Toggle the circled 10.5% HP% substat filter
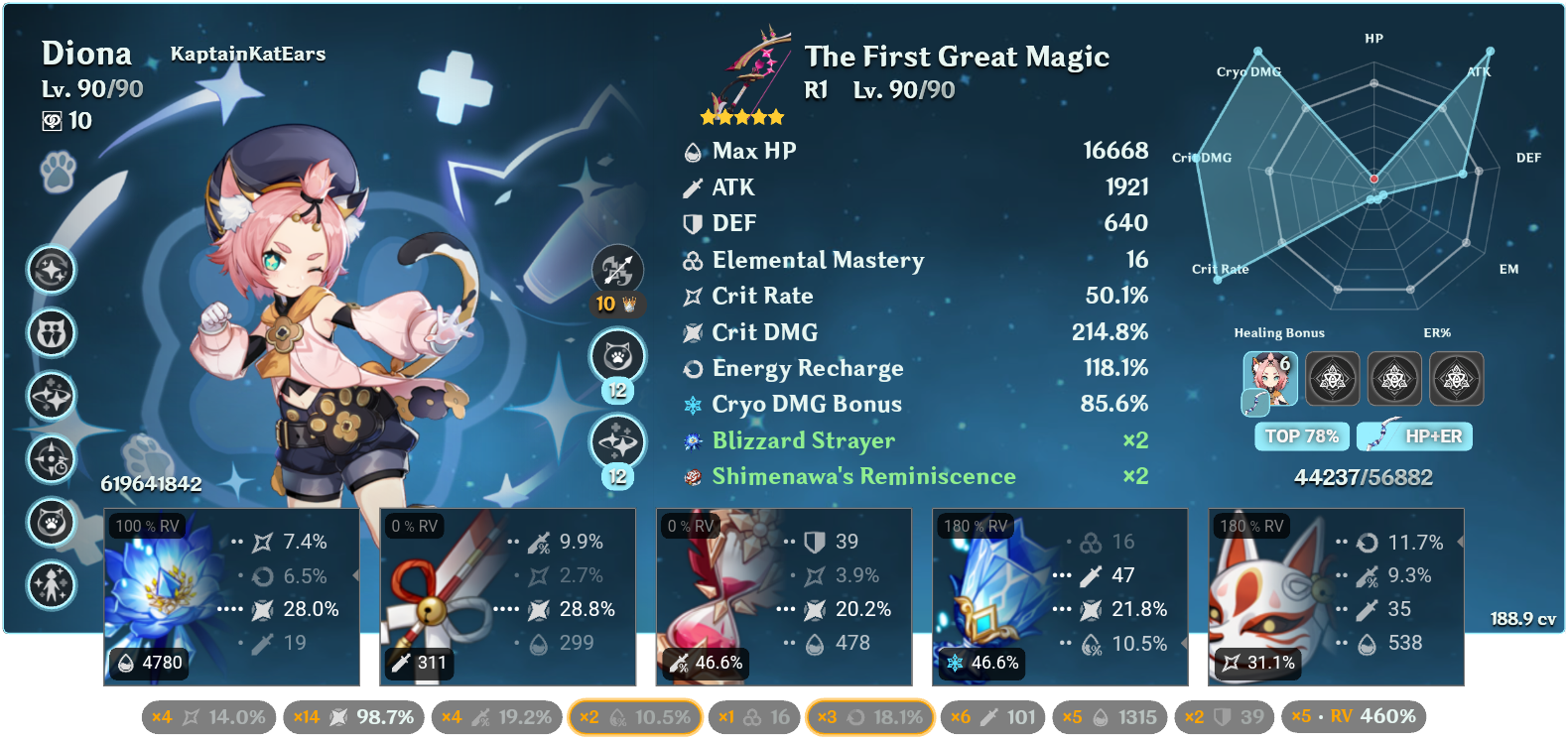Screen dimensions: 1568x741 tap(635, 716)
